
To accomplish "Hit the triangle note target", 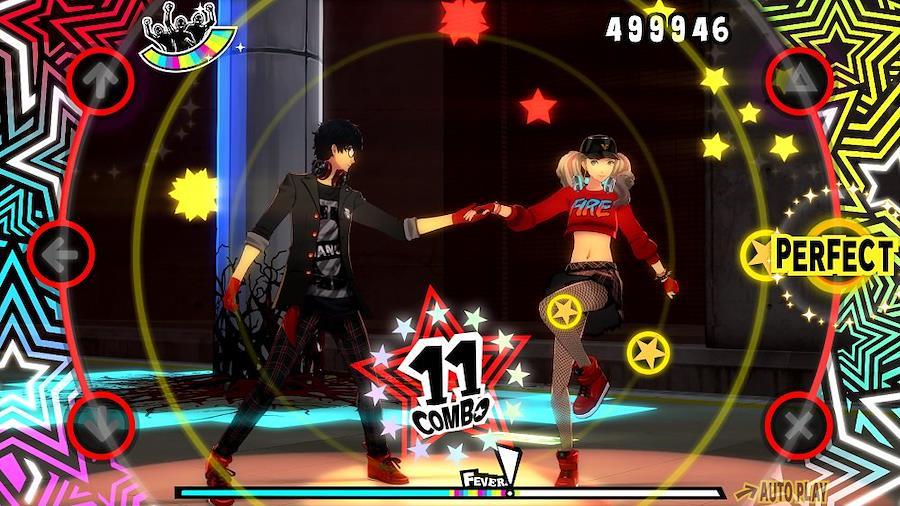I will coord(800,81).
